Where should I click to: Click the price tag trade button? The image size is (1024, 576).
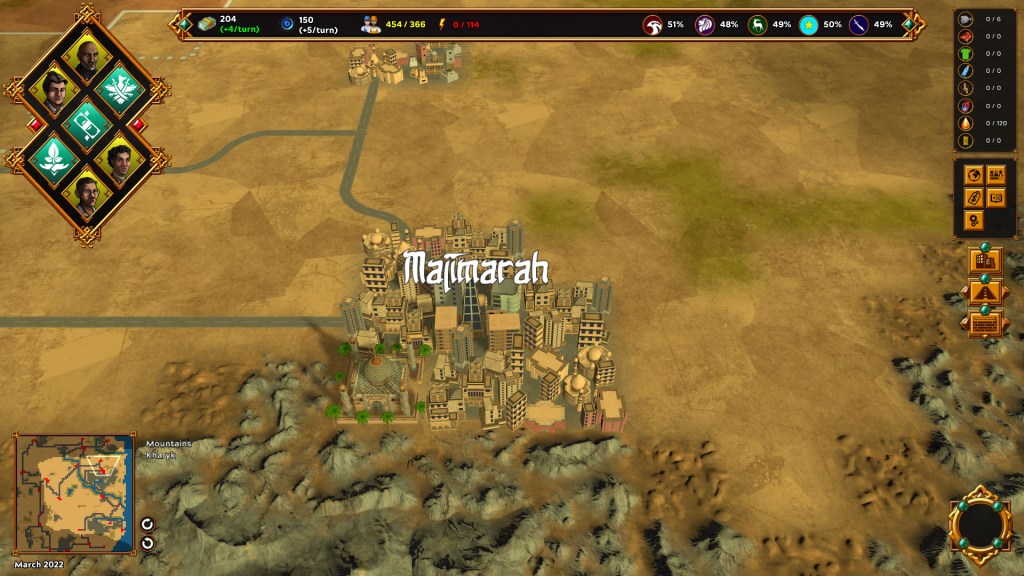click(974, 198)
